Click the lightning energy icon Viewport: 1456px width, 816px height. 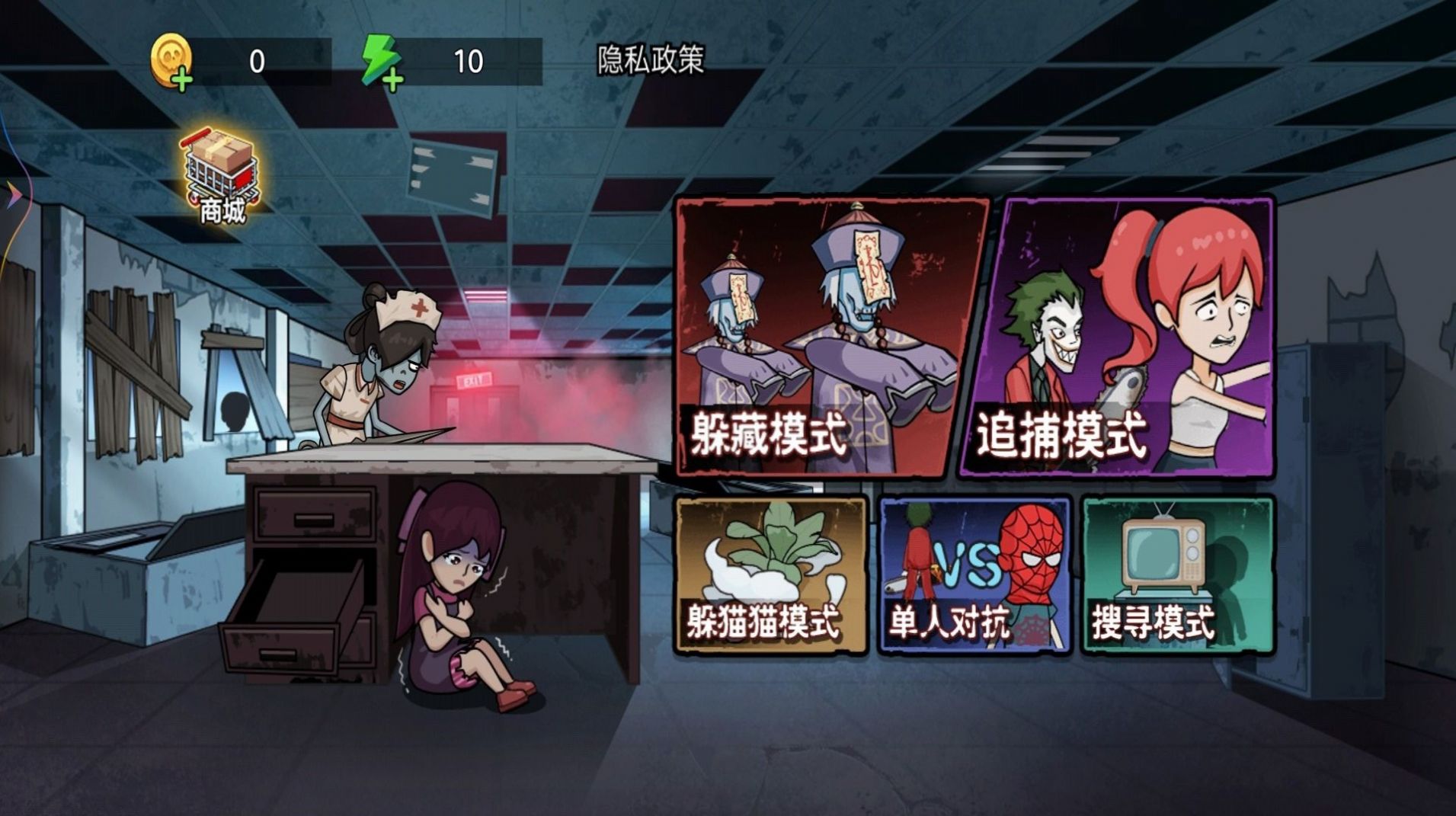[379, 57]
